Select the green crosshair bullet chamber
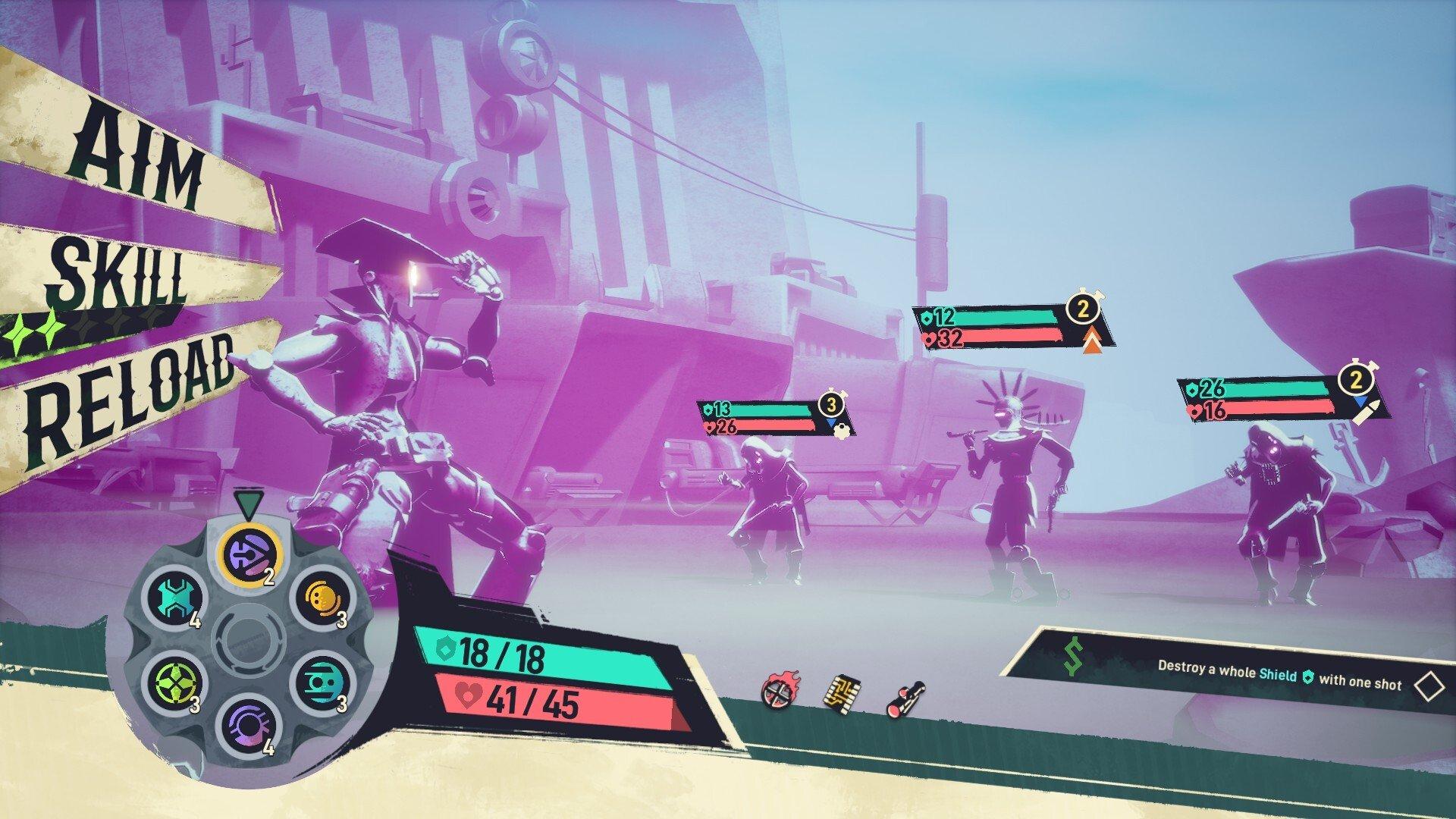This screenshot has height=819, width=1456. [x=175, y=682]
